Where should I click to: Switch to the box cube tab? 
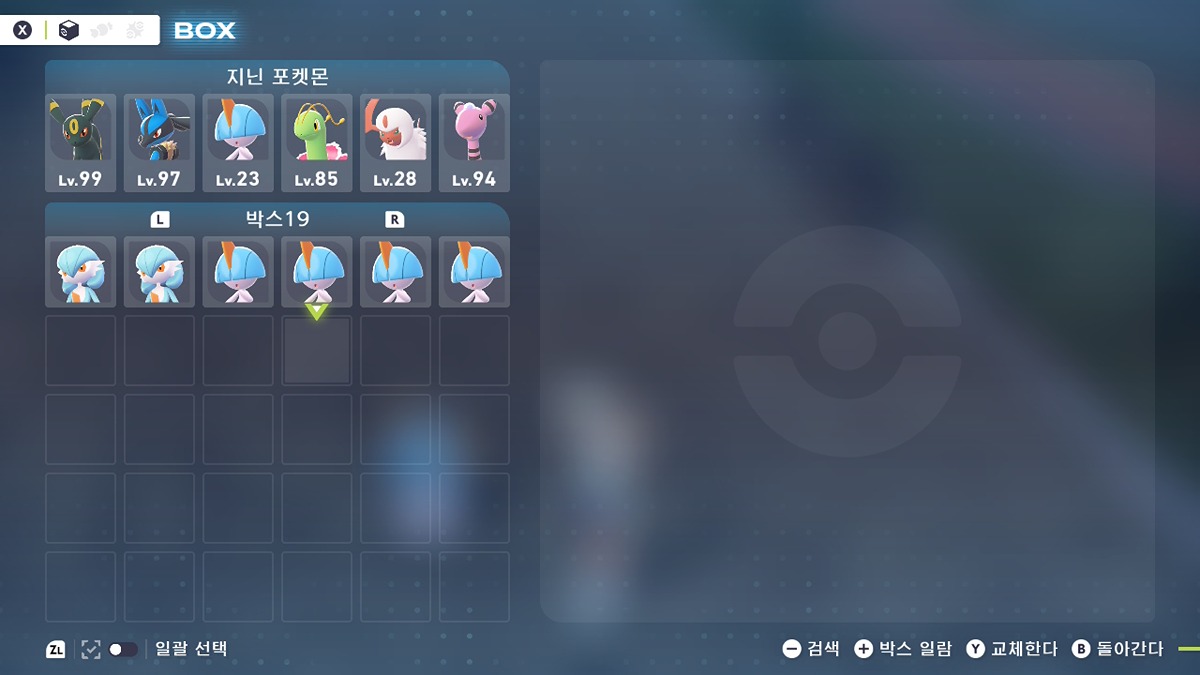68,30
